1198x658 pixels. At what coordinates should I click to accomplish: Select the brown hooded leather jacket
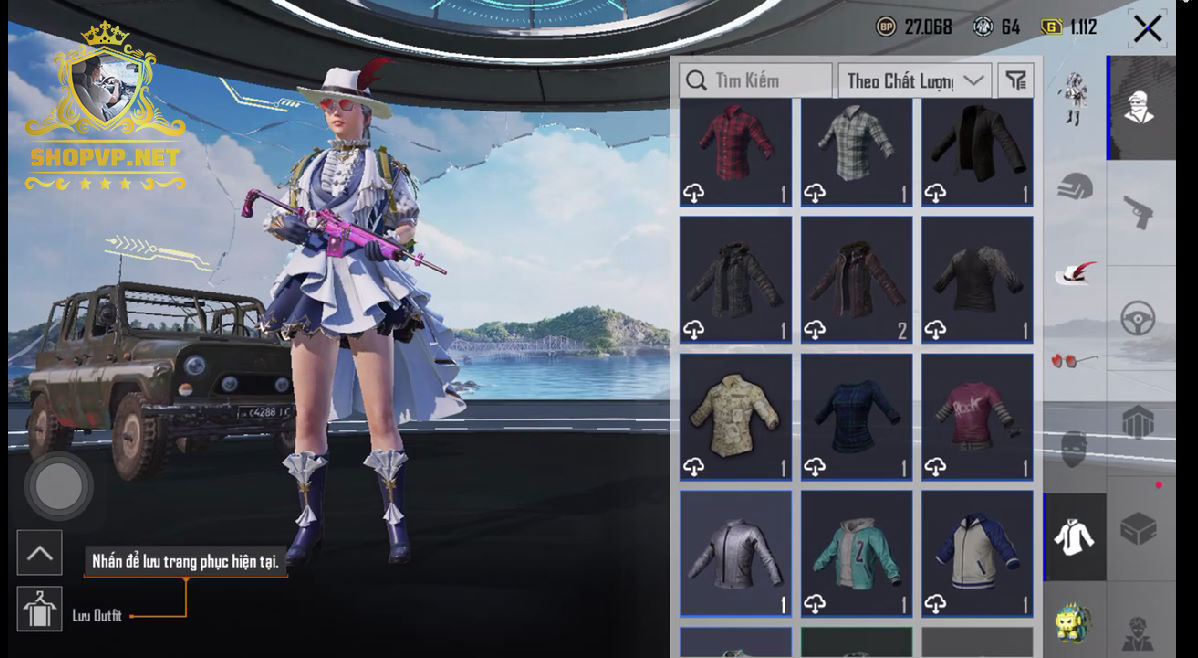[x=856, y=279]
